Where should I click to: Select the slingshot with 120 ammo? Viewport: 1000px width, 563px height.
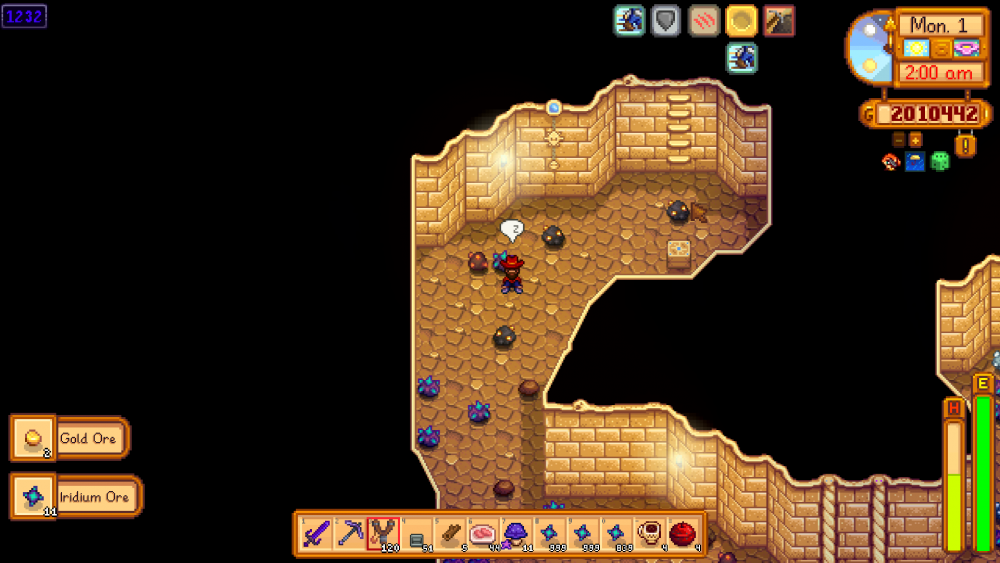[x=383, y=533]
